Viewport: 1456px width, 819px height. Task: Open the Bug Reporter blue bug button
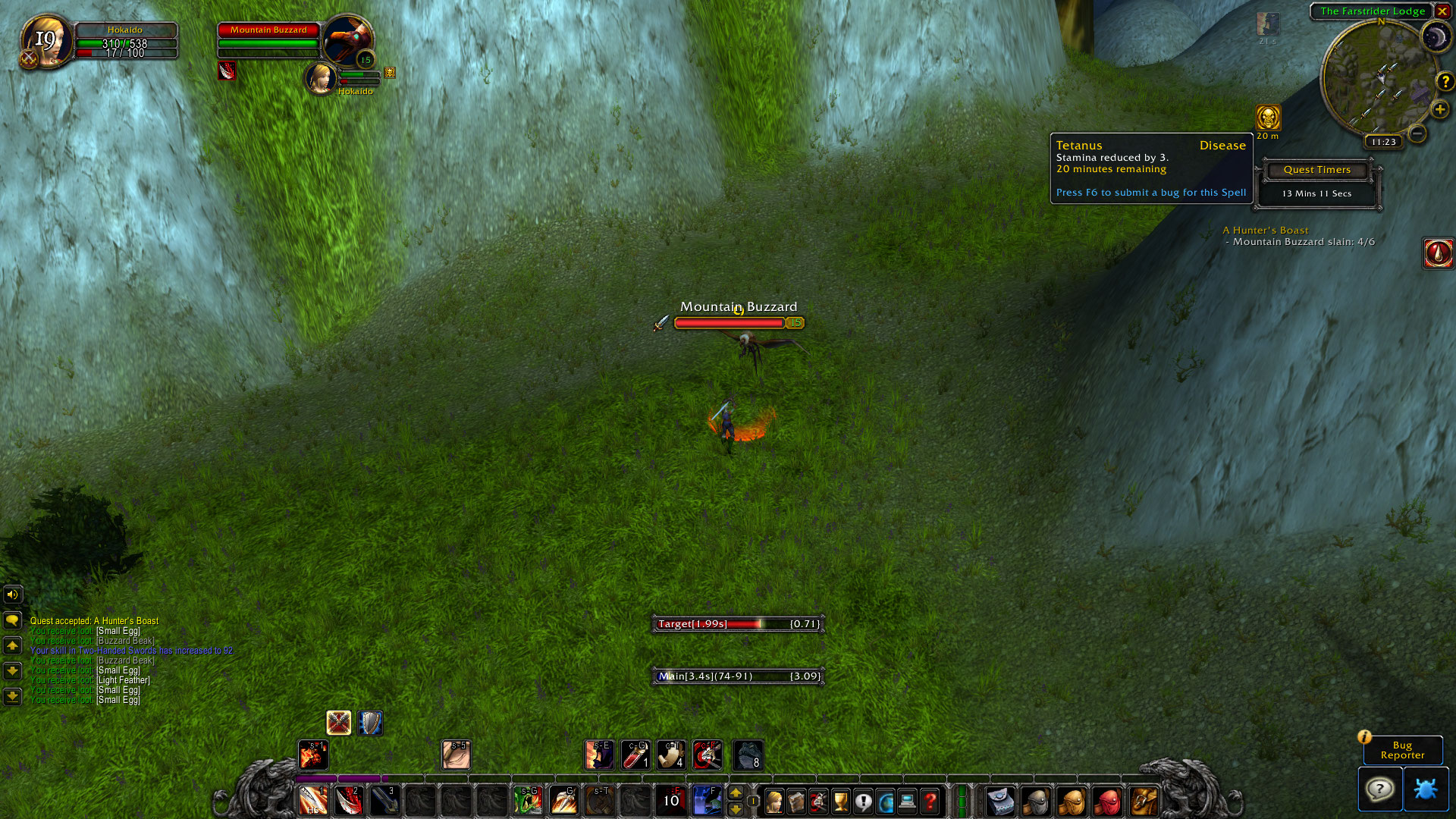click(x=1425, y=789)
